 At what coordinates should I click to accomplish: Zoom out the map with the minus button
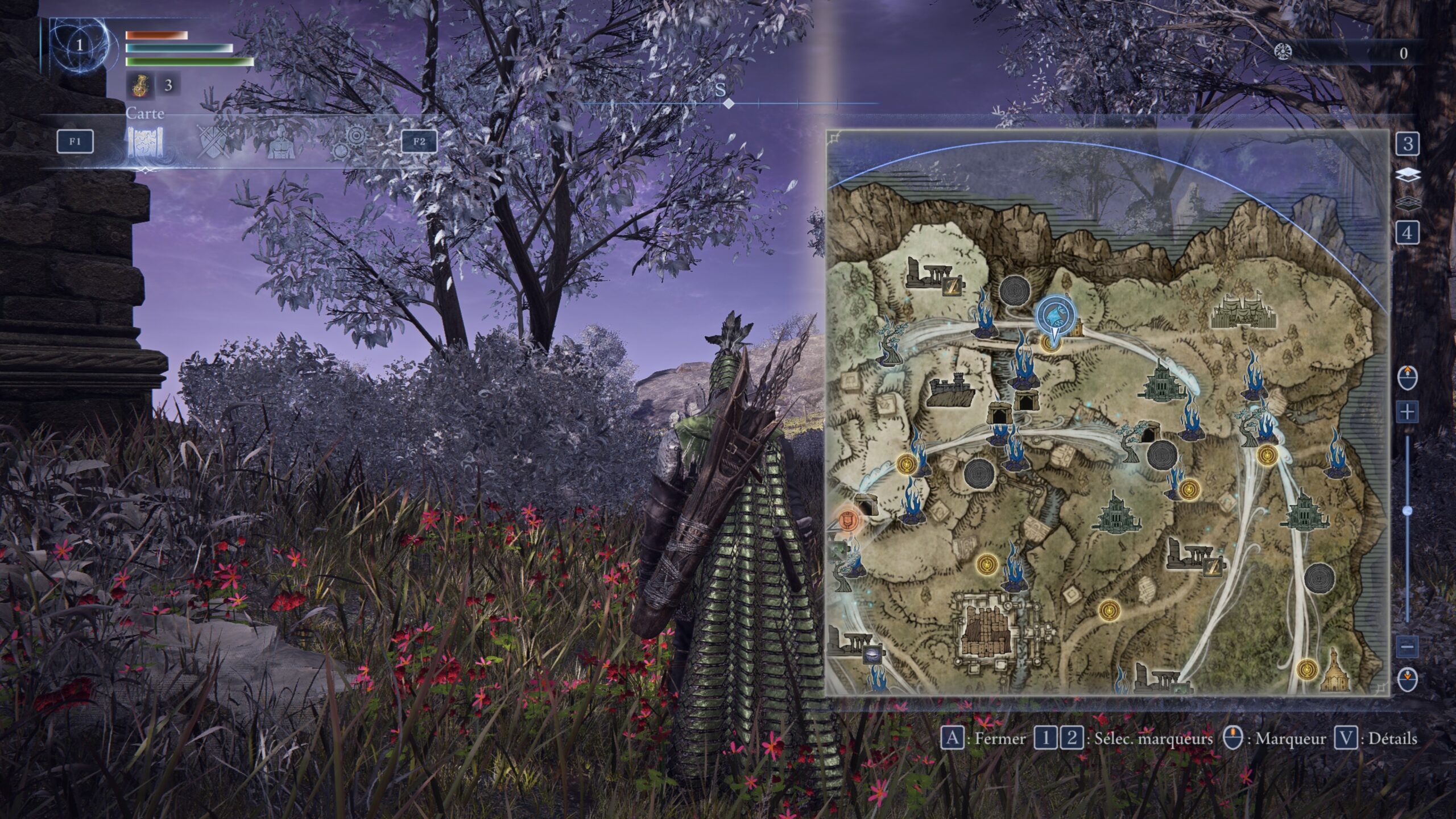[1407, 647]
